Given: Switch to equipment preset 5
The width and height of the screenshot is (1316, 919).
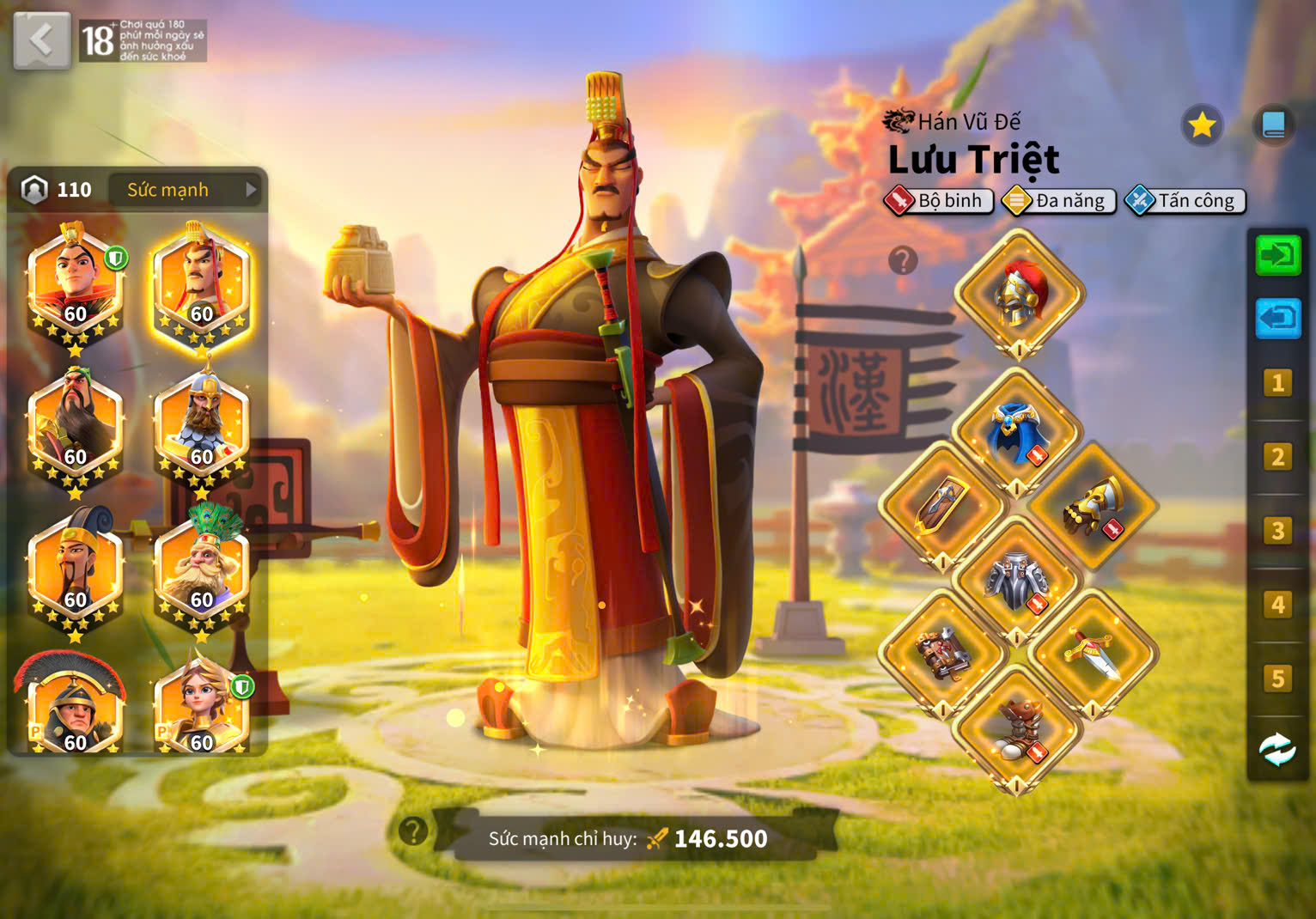Looking at the screenshot, I should point(1277,679).
